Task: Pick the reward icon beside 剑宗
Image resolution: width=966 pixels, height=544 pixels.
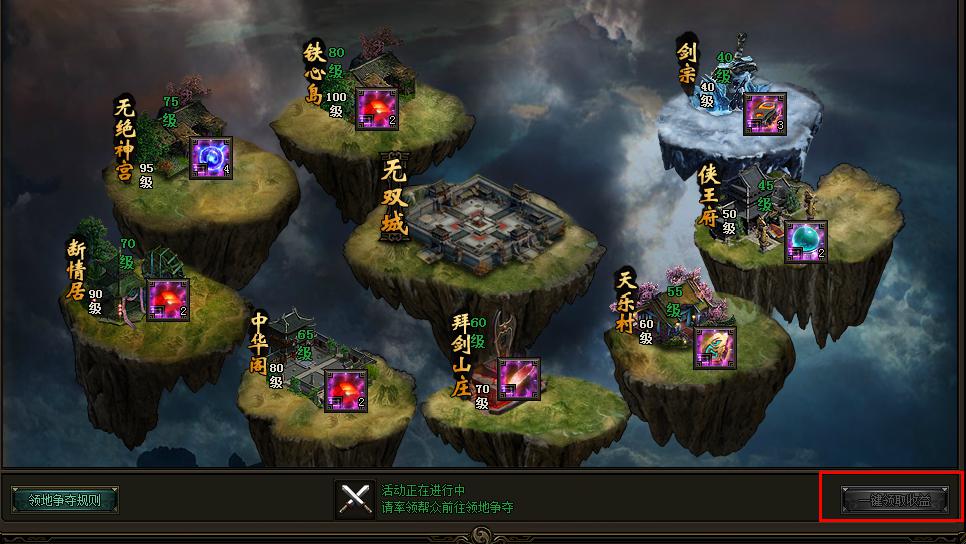Action: coord(765,113)
